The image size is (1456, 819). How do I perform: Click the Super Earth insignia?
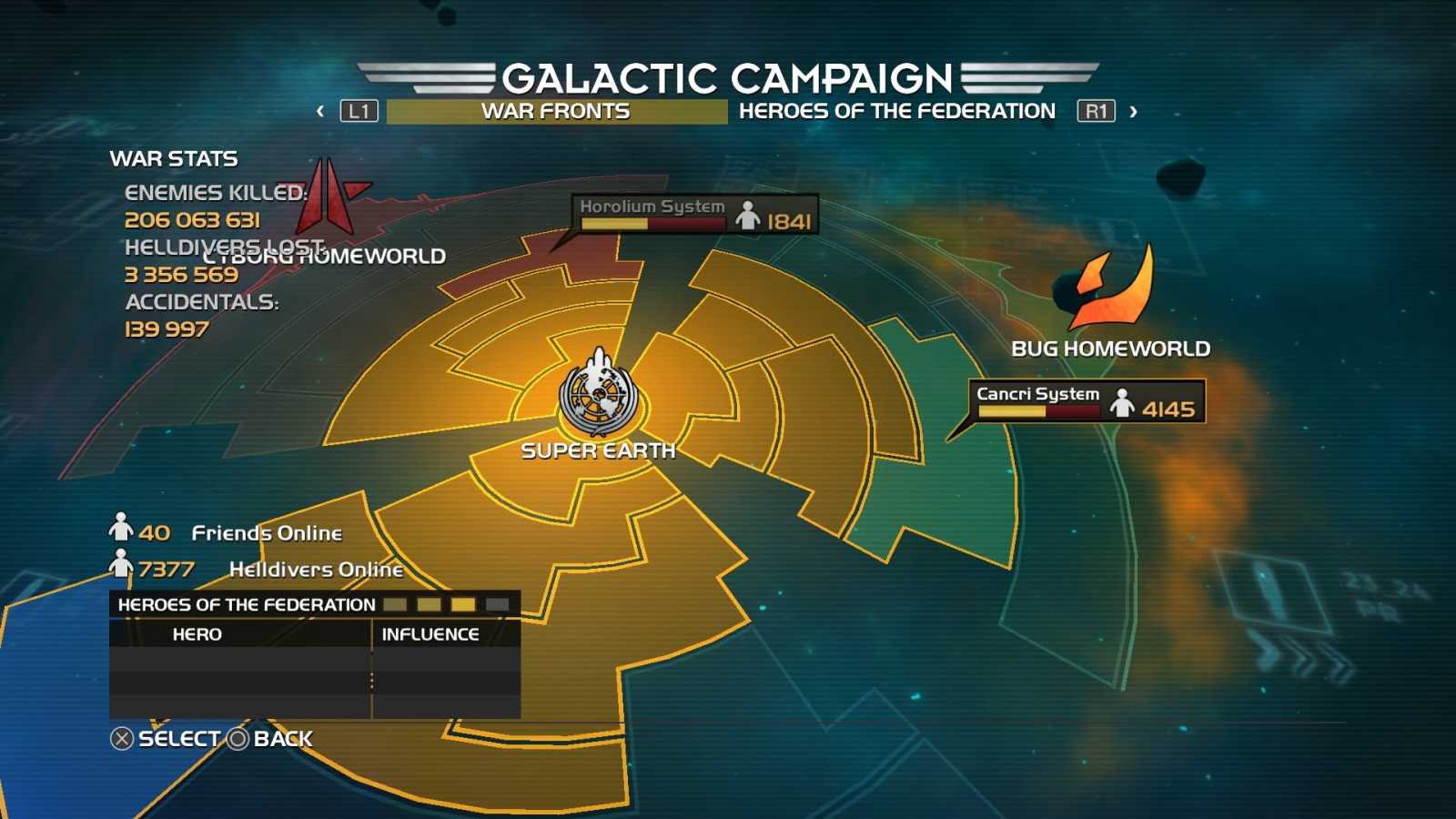tap(598, 395)
